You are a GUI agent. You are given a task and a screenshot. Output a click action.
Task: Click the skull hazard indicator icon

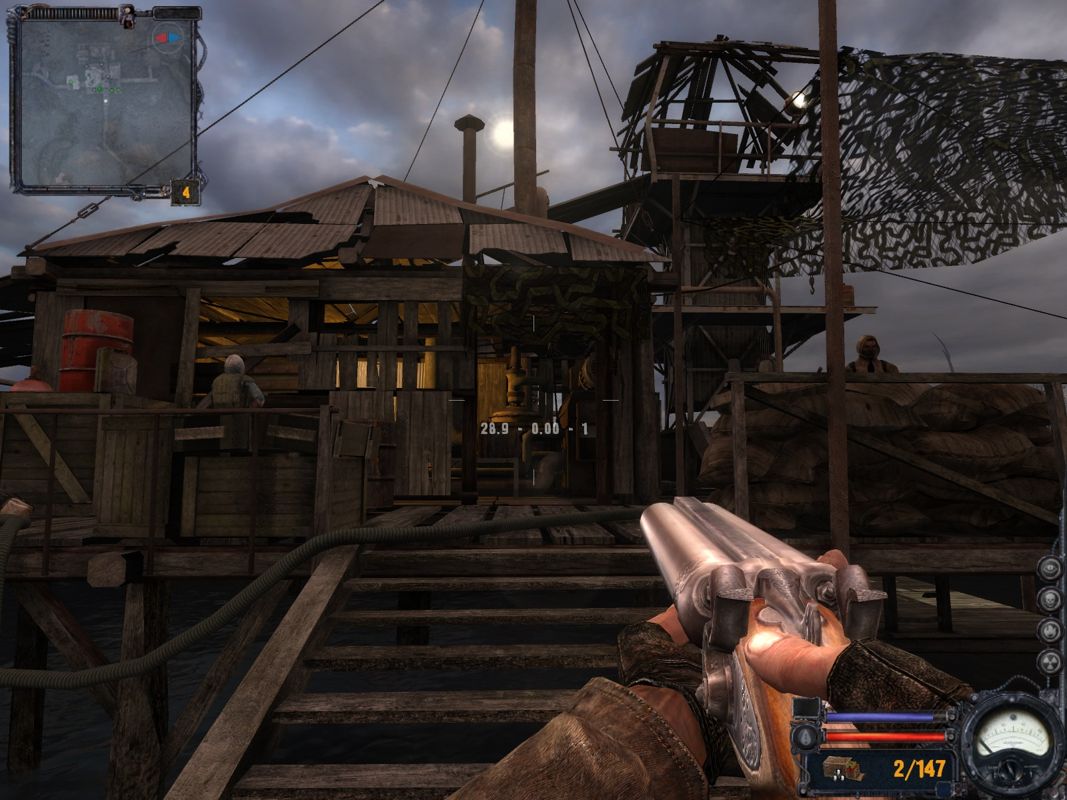[x=1050, y=599]
